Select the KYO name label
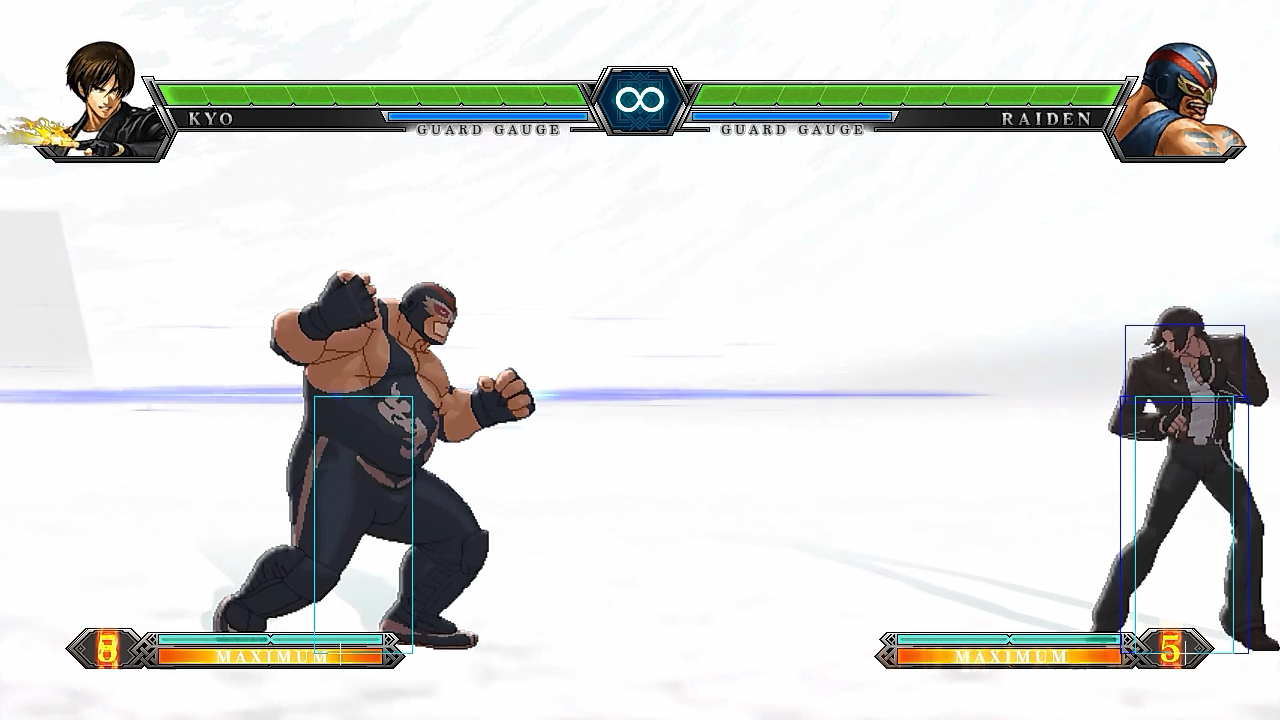 coord(208,118)
